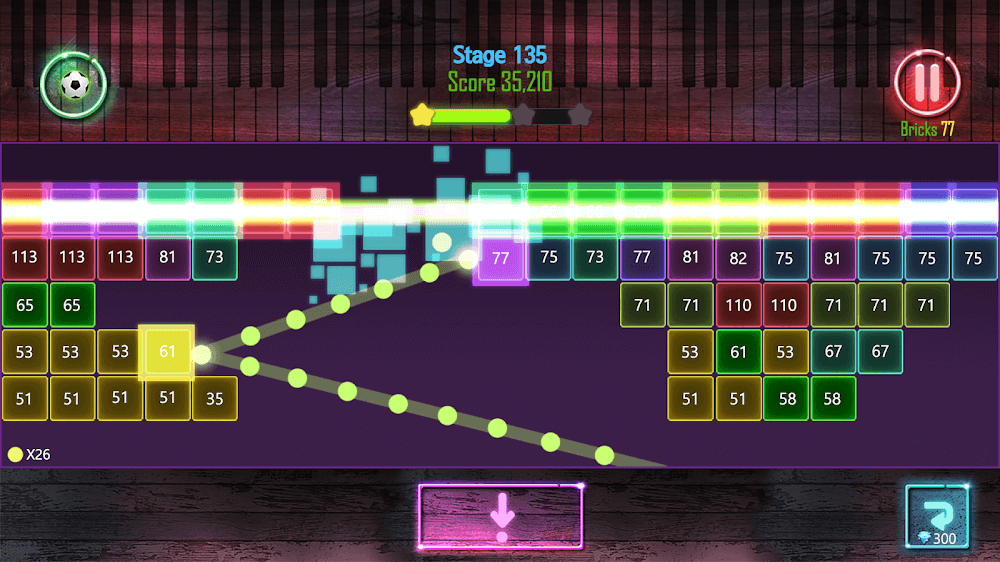This screenshot has height=562, width=1000.
Task: Use the 300-gem redirect power-up
Action: pyautogui.click(x=936, y=517)
